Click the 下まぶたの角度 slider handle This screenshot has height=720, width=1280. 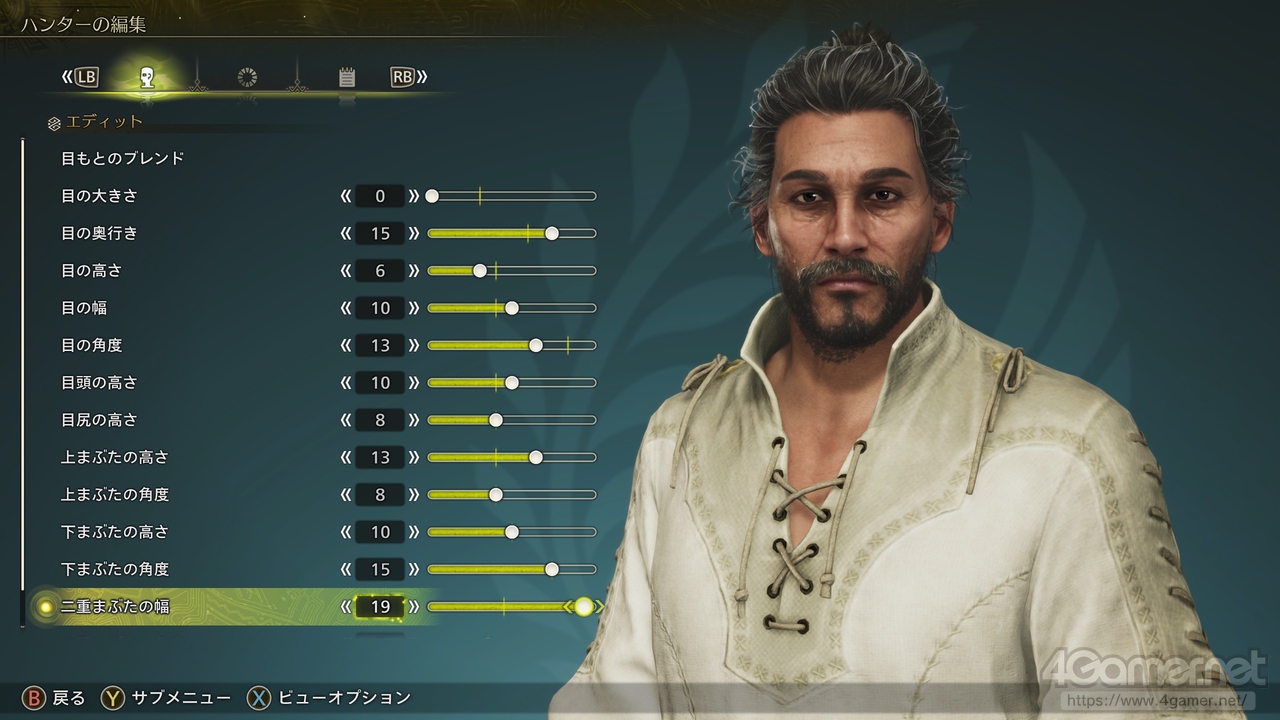pyautogui.click(x=551, y=569)
